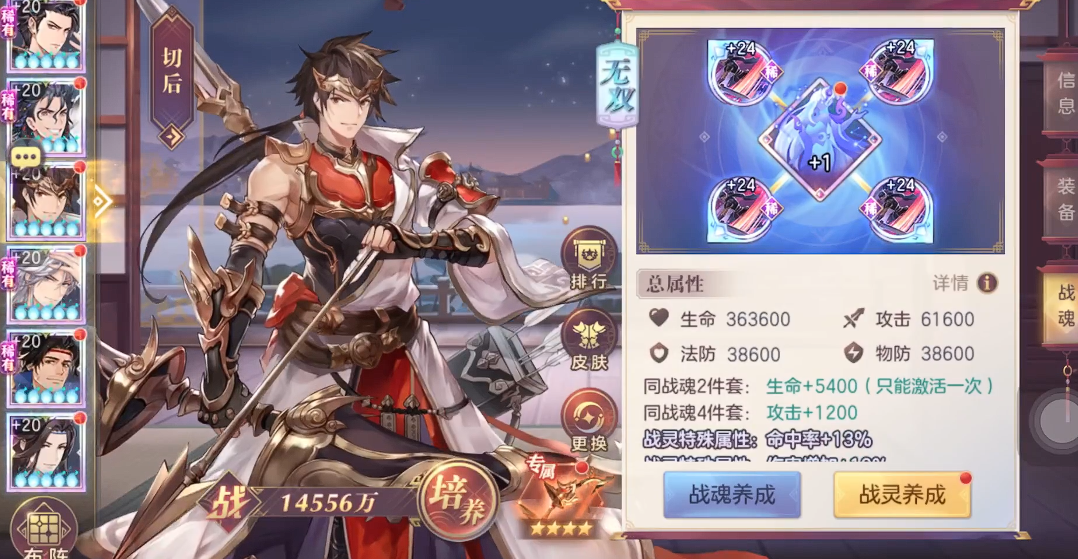Open the 皮肤 skin menu
Viewport: 1078px width, 559px height.
588,342
